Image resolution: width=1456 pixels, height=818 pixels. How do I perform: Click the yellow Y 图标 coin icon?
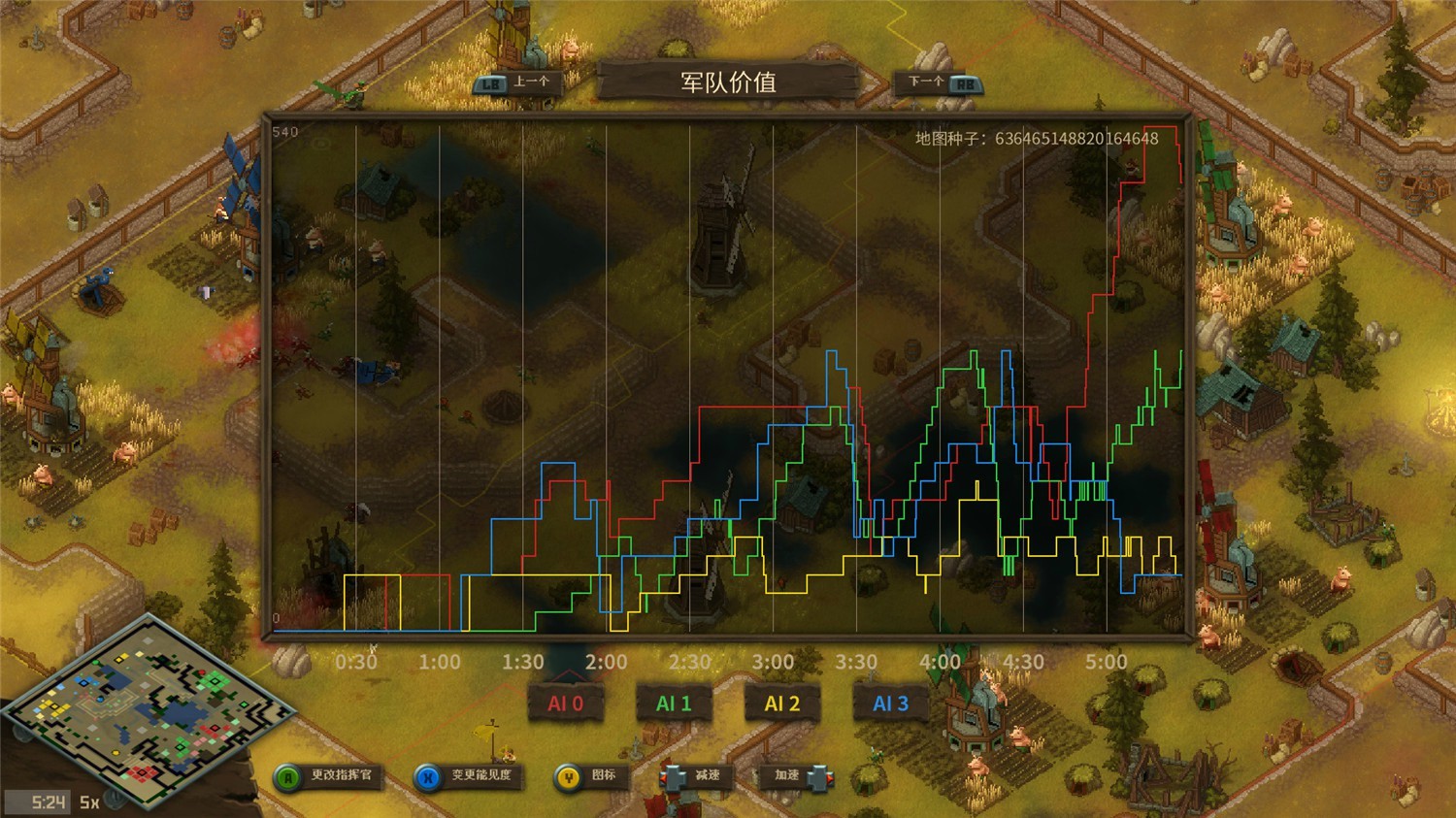pos(568,776)
